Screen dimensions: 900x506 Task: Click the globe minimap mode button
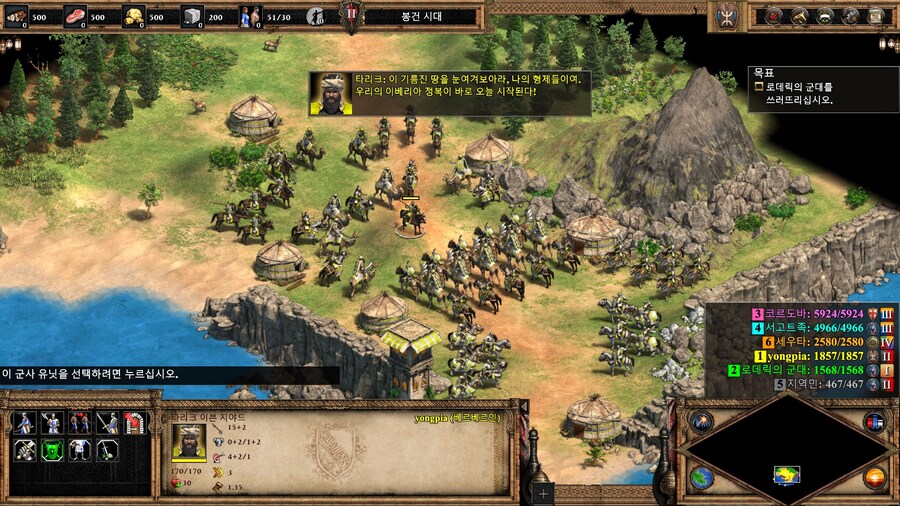pyautogui.click(x=701, y=478)
